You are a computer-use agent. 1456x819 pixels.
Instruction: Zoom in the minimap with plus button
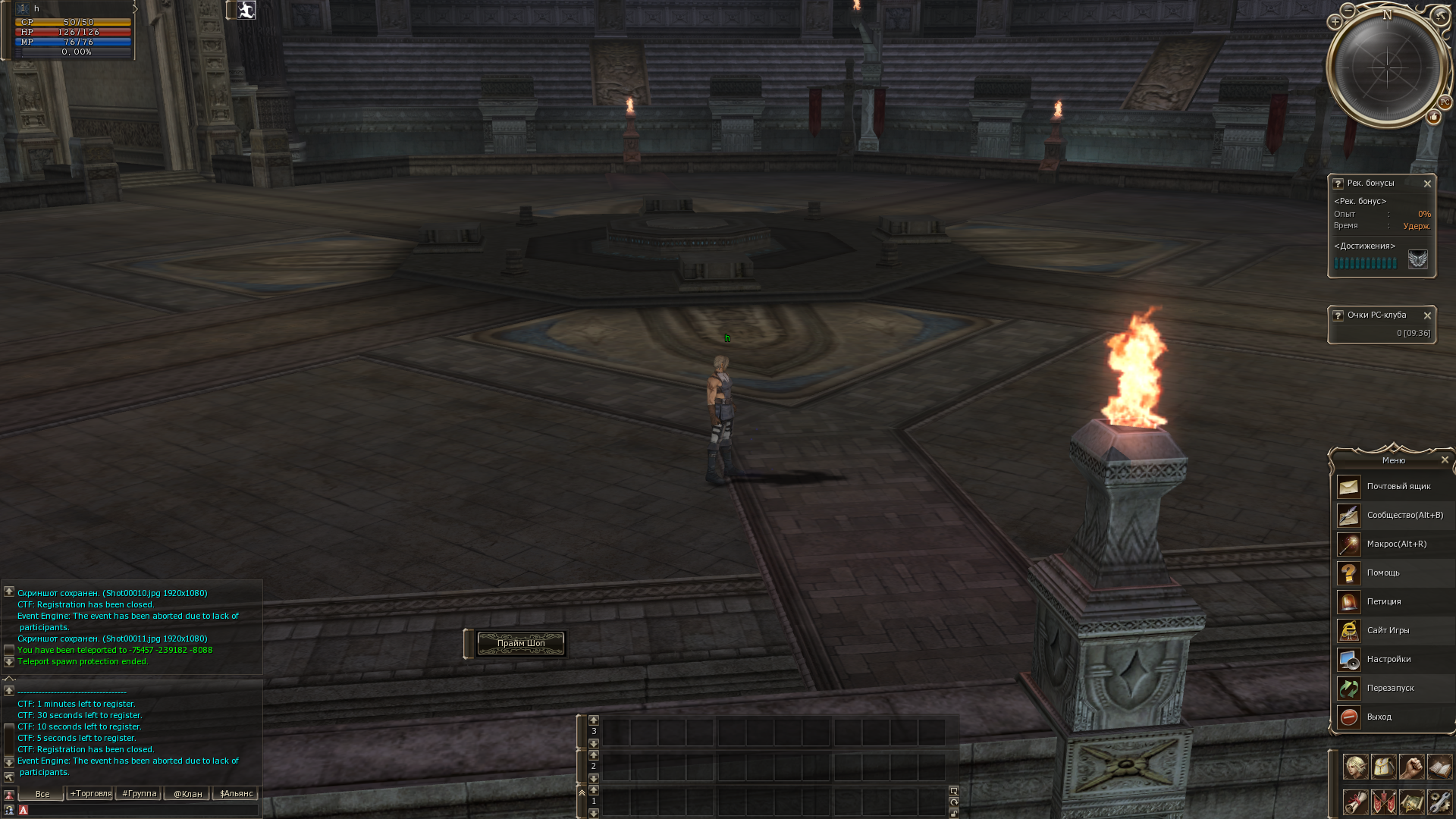(1335, 22)
